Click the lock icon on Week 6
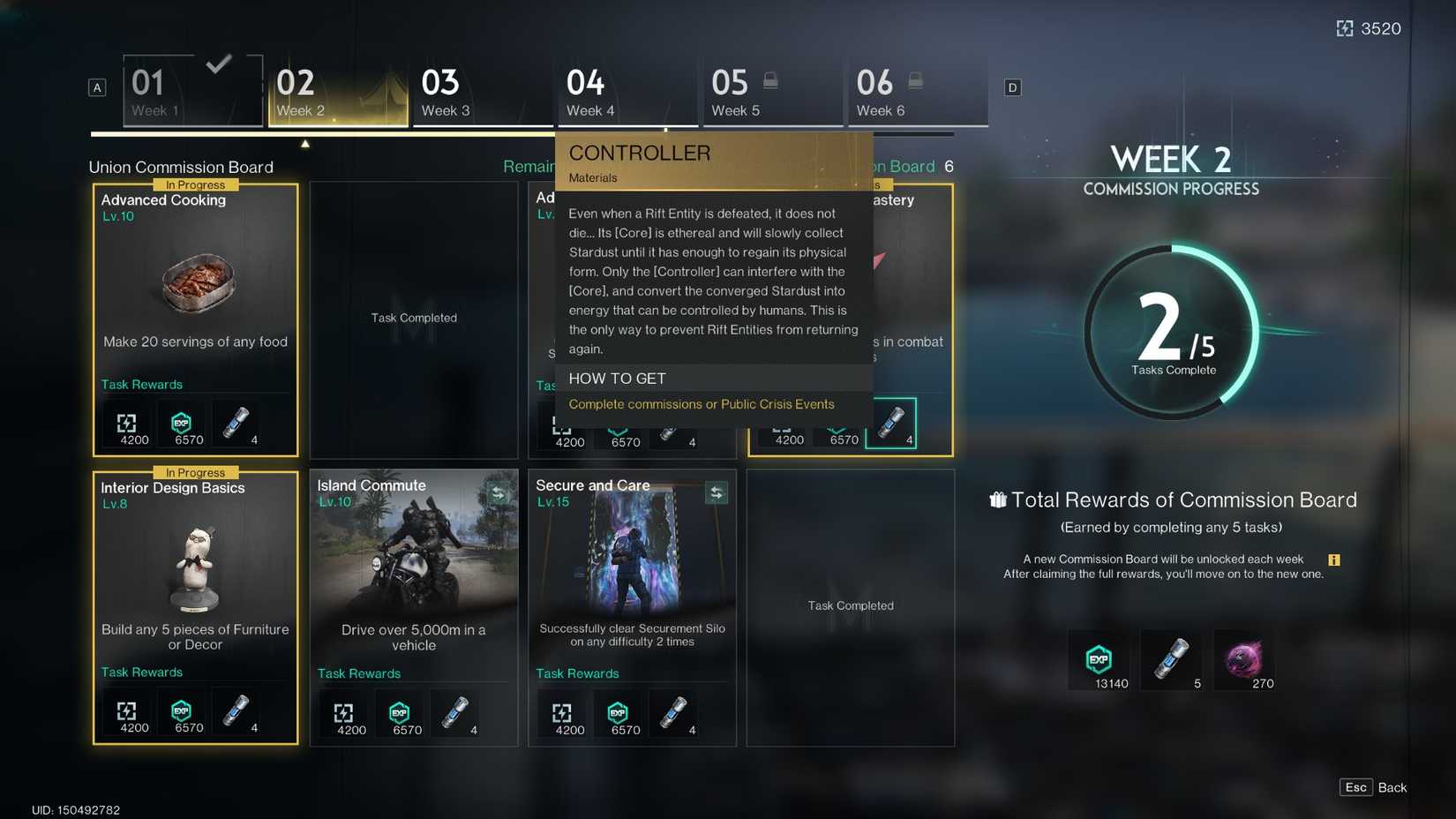The image size is (1456, 819). (x=916, y=79)
